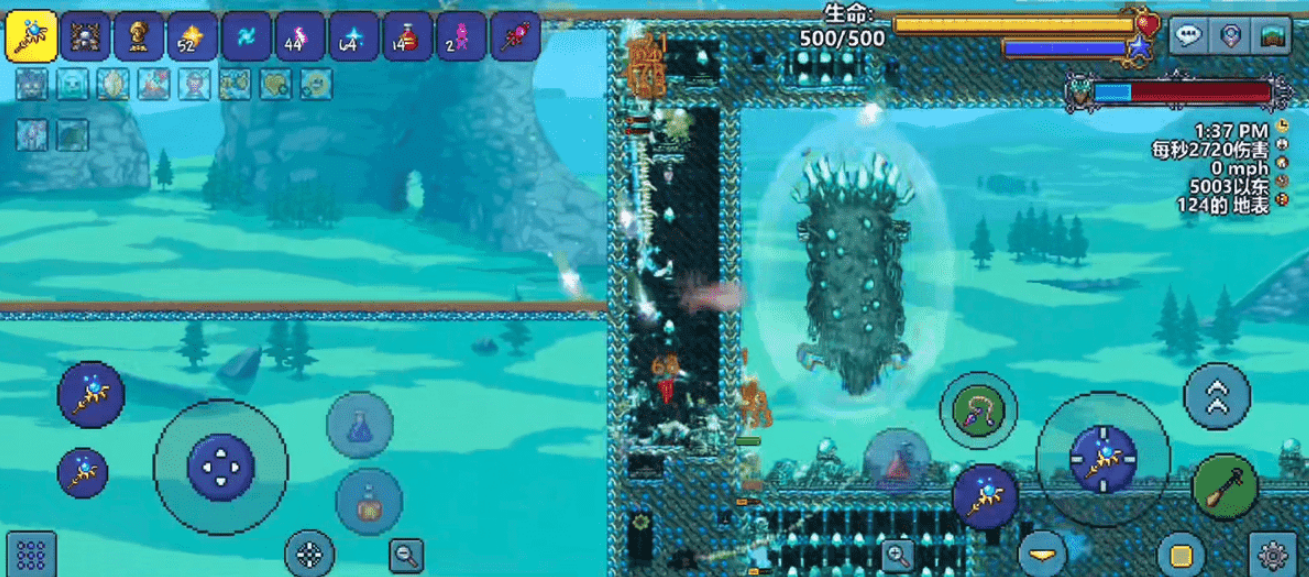
Task: Open the settings gear
Action: click(1273, 554)
